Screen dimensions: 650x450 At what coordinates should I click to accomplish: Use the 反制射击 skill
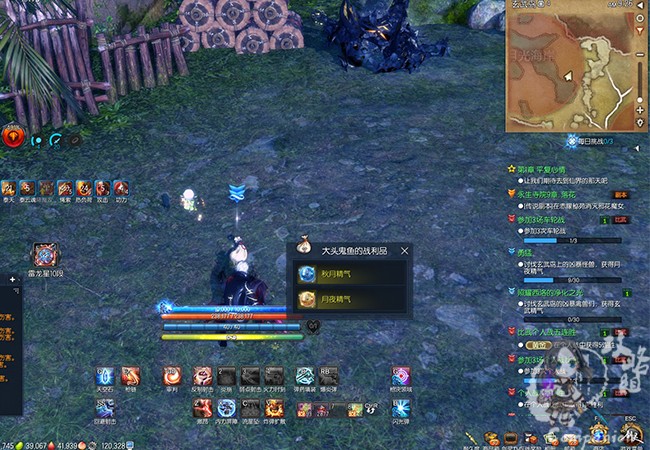202,376
